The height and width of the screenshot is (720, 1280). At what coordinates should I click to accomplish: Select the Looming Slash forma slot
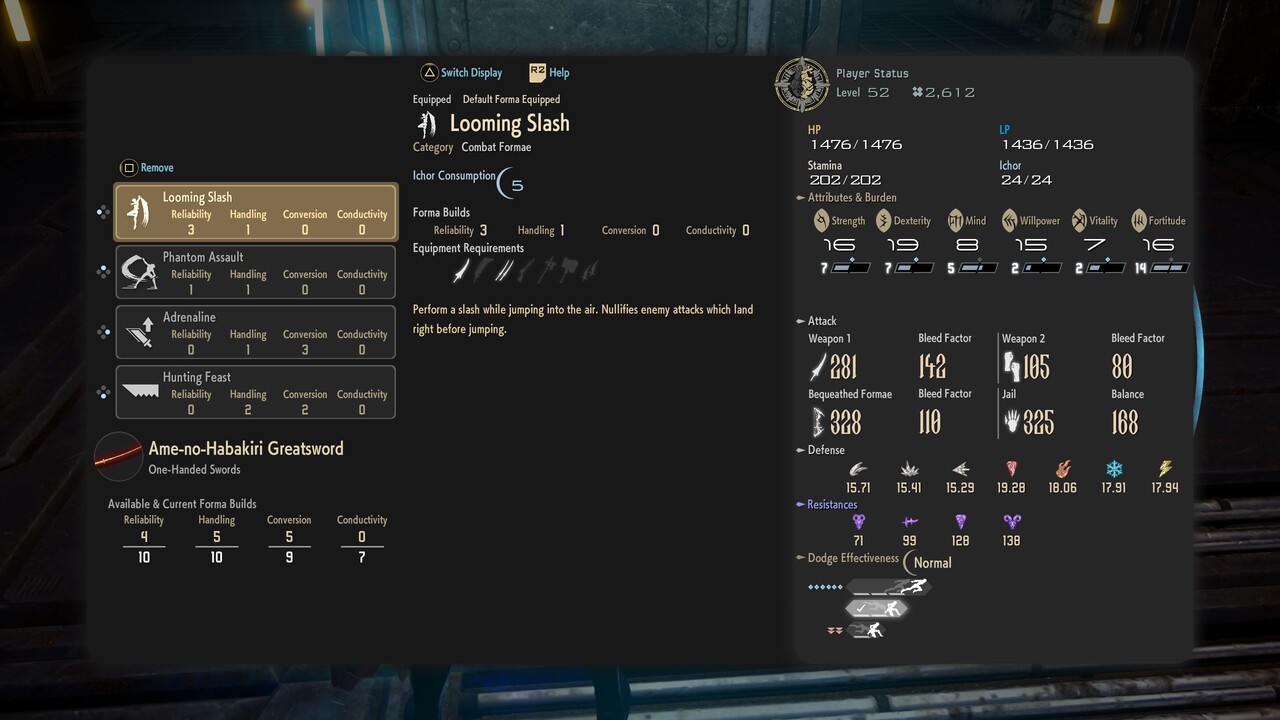[x=256, y=212]
